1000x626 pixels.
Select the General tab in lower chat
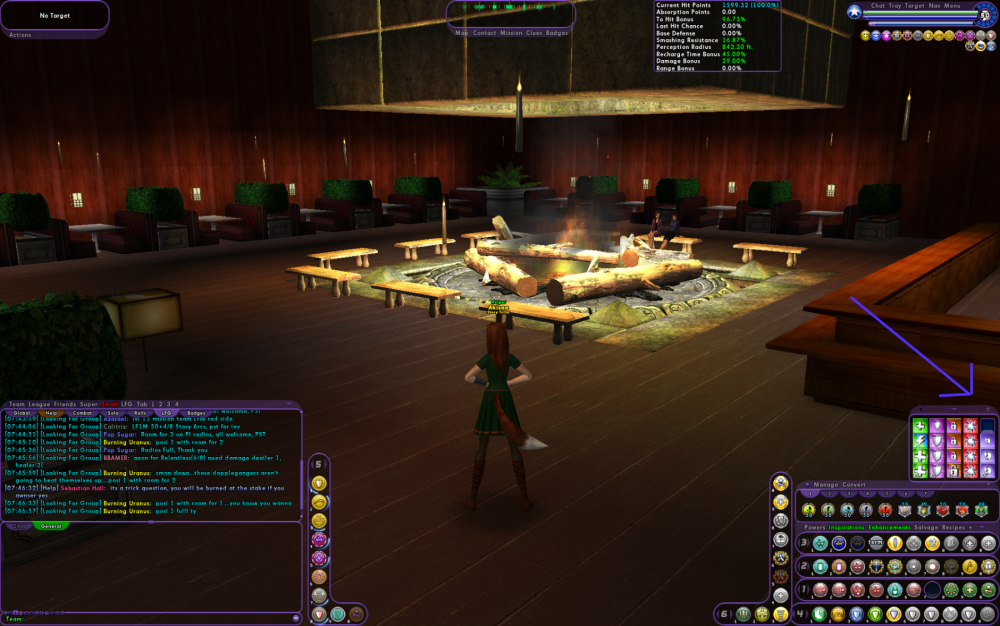click(52, 525)
